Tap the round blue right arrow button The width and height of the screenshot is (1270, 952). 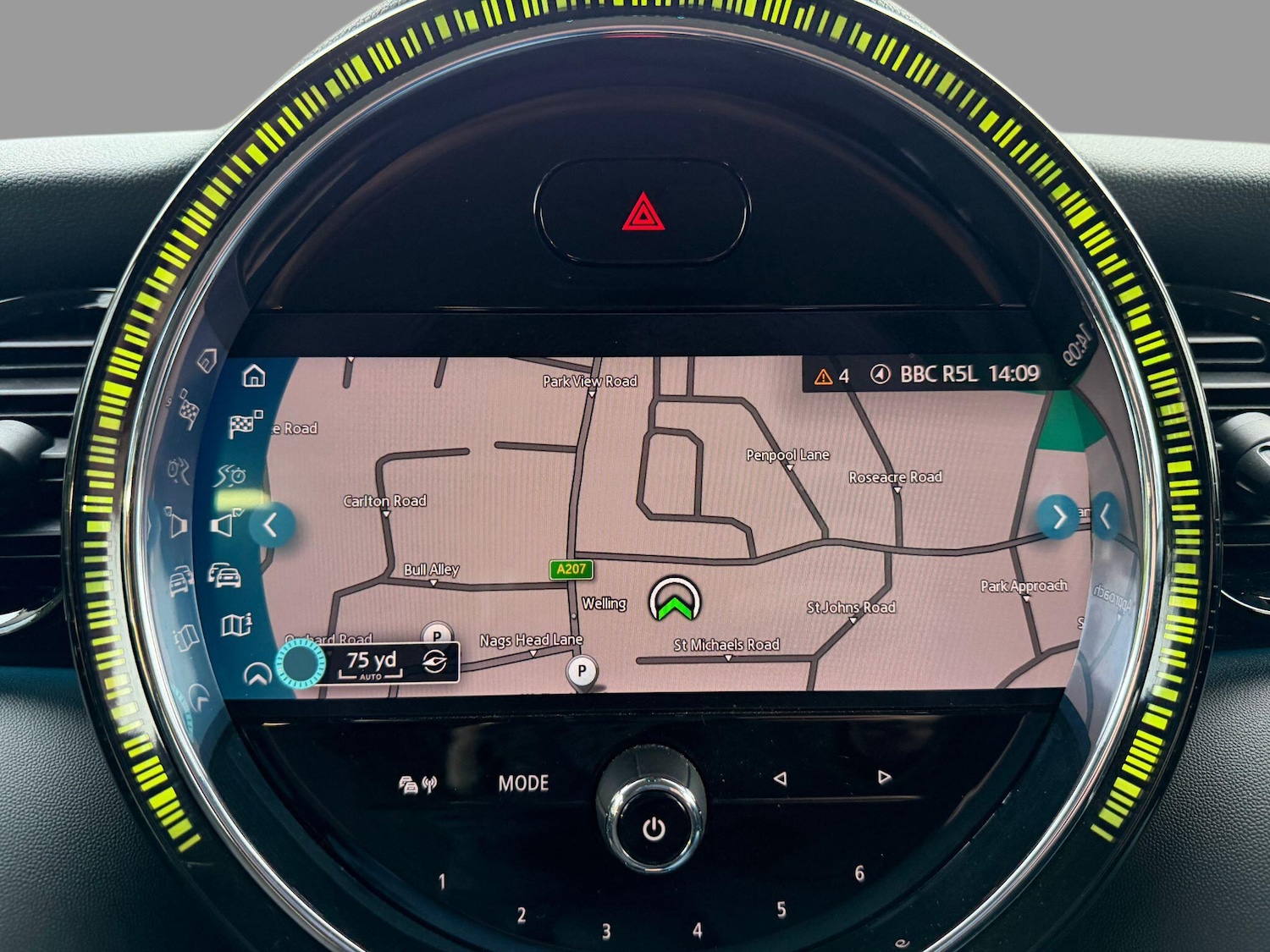tap(1058, 517)
